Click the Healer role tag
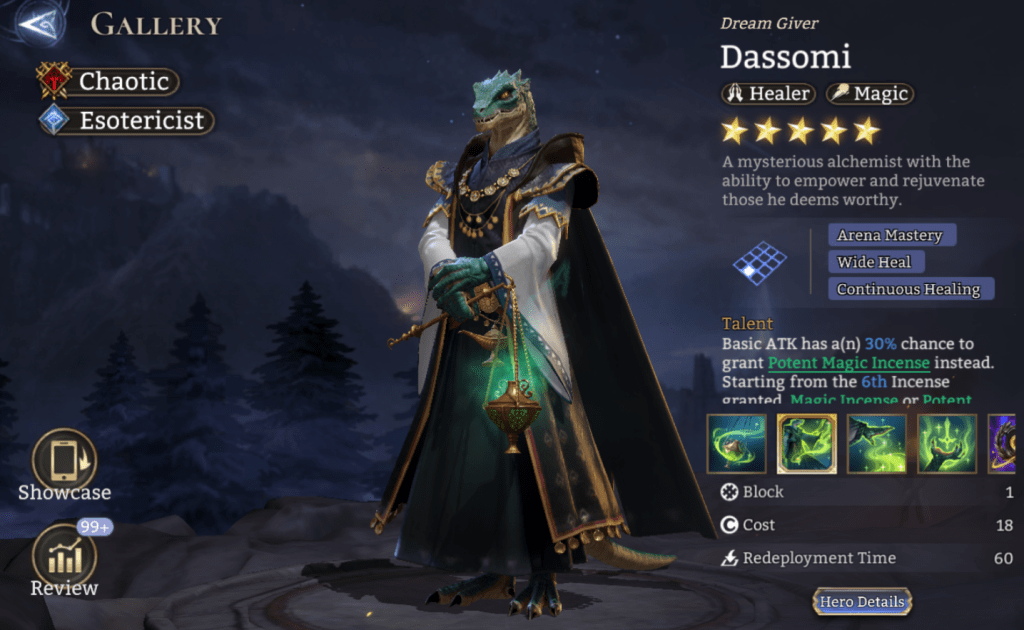 pos(768,94)
